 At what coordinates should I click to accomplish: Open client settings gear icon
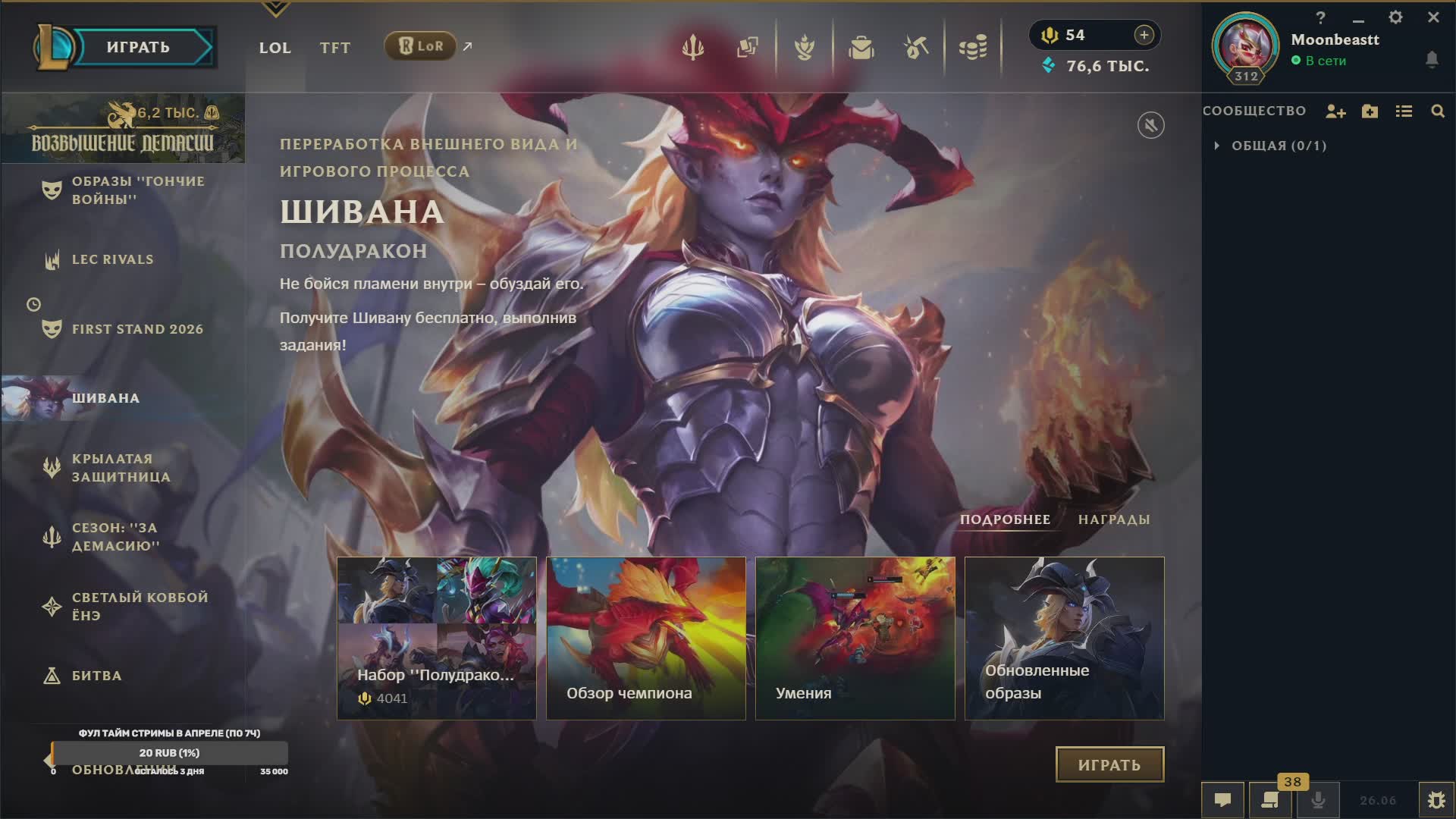coord(1395,17)
